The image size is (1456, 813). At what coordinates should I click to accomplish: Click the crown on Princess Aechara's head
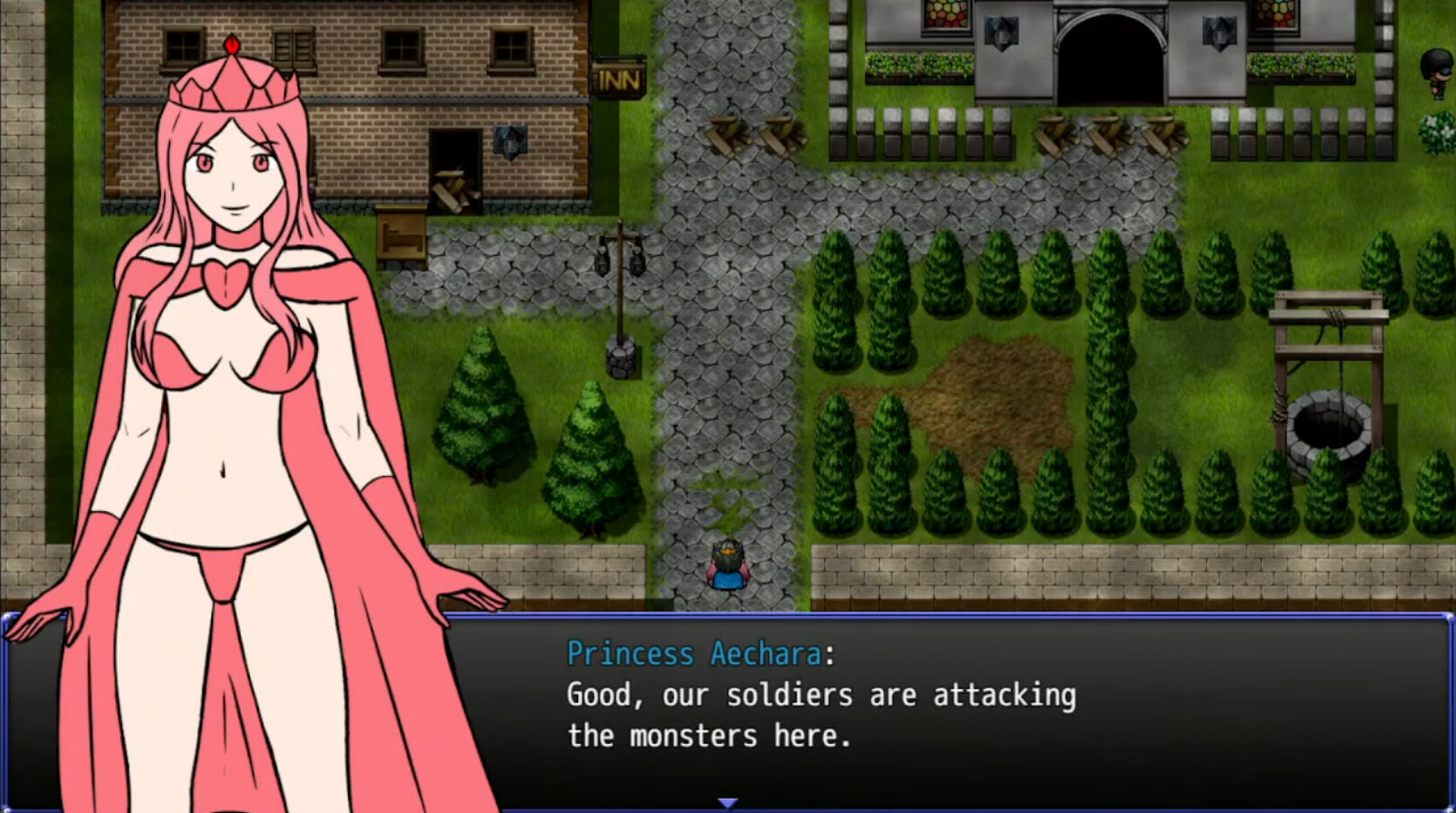pos(232,85)
